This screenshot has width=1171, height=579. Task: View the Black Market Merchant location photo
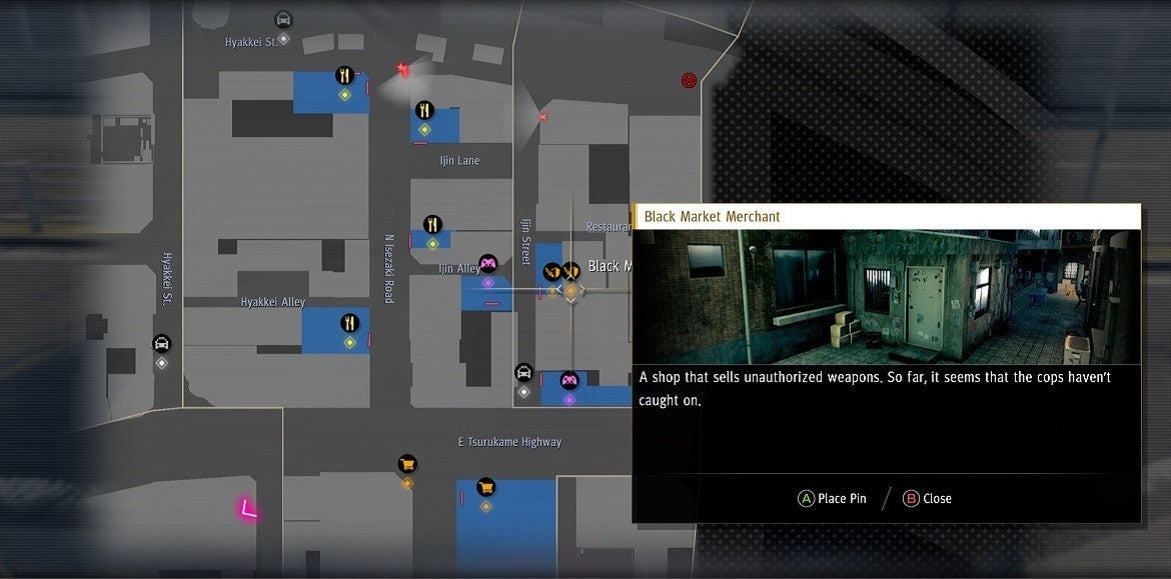point(886,297)
